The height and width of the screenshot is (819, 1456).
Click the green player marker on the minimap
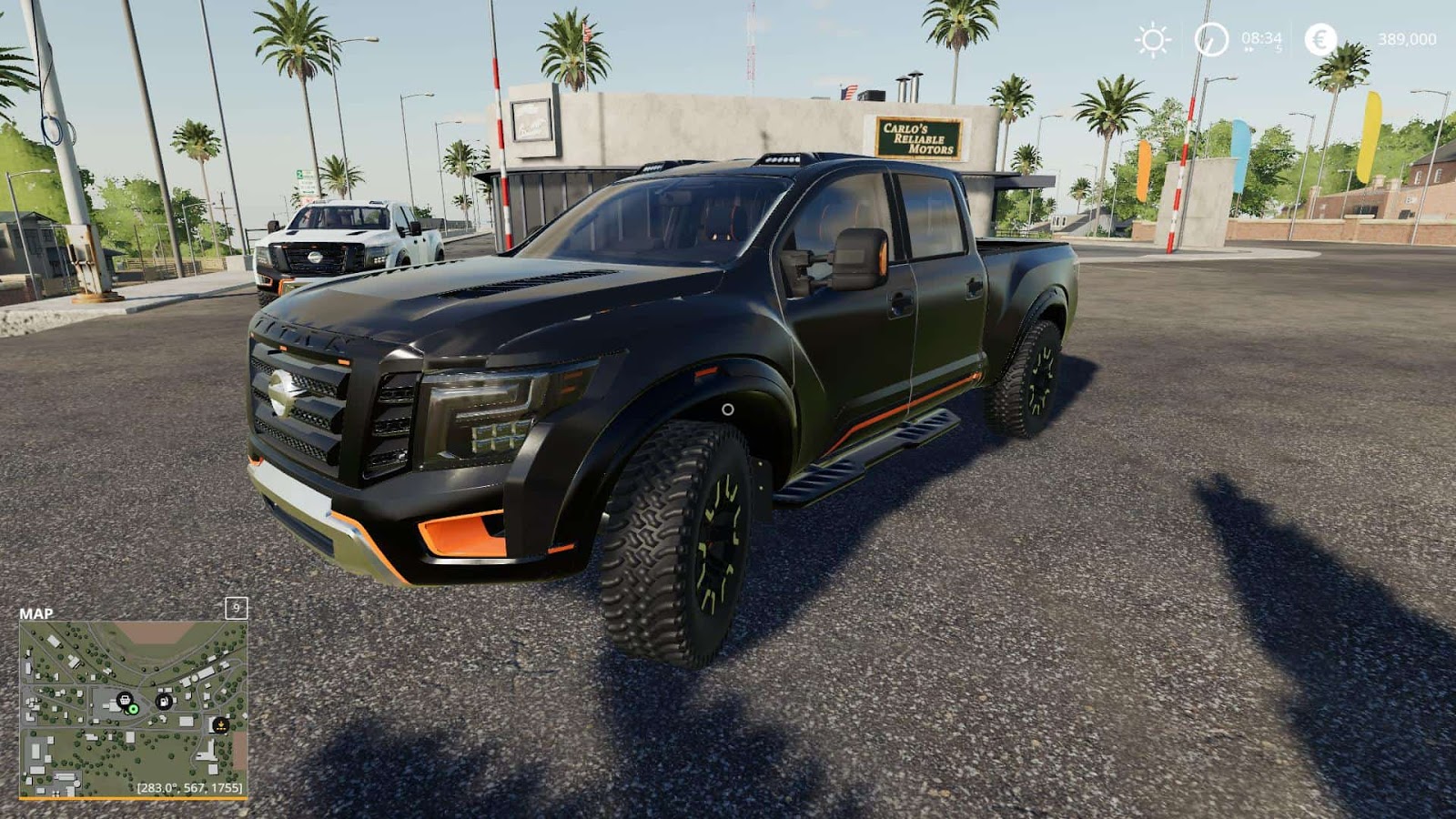[133, 709]
